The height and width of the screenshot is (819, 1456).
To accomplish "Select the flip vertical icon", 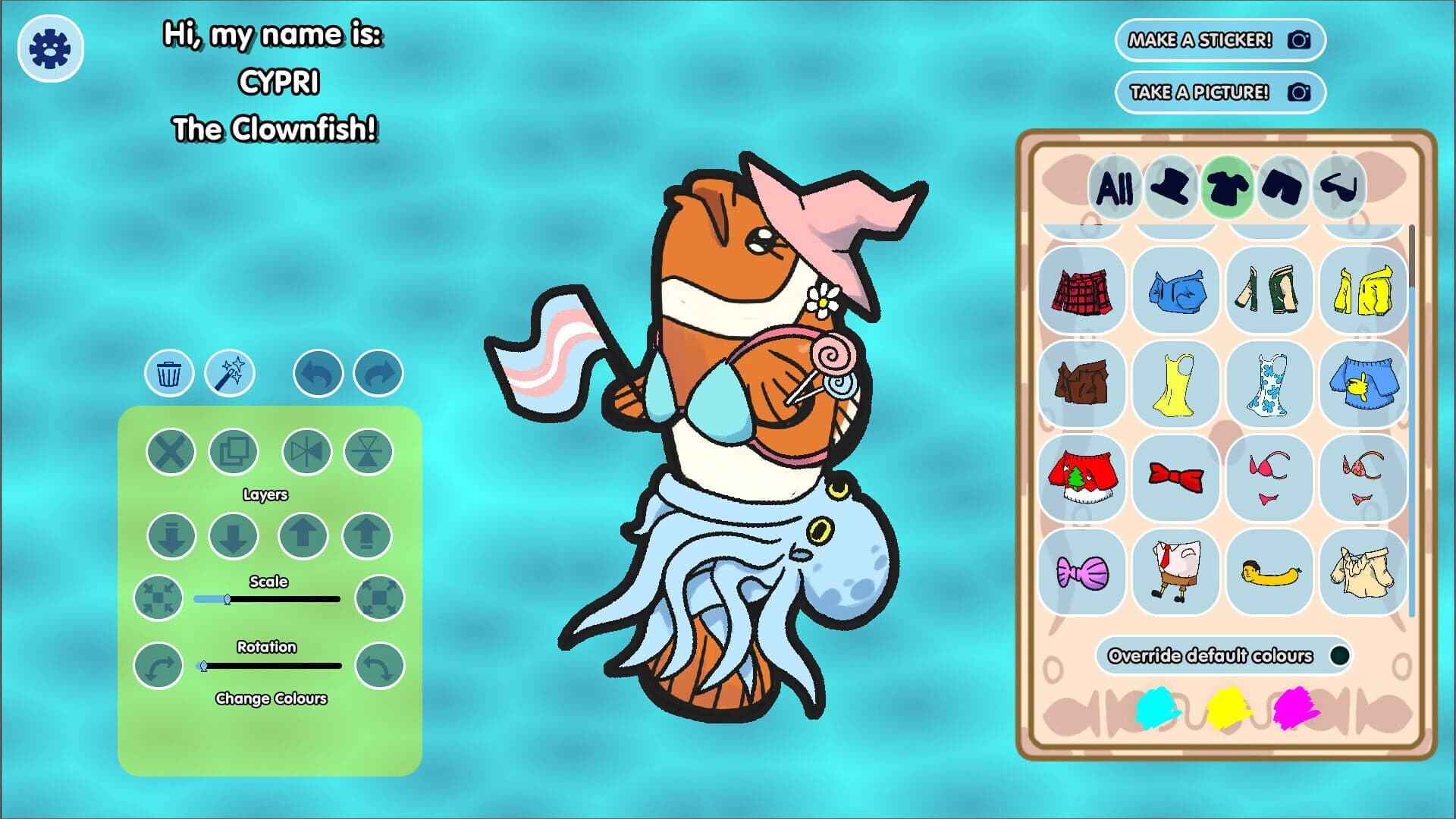I will click(367, 451).
